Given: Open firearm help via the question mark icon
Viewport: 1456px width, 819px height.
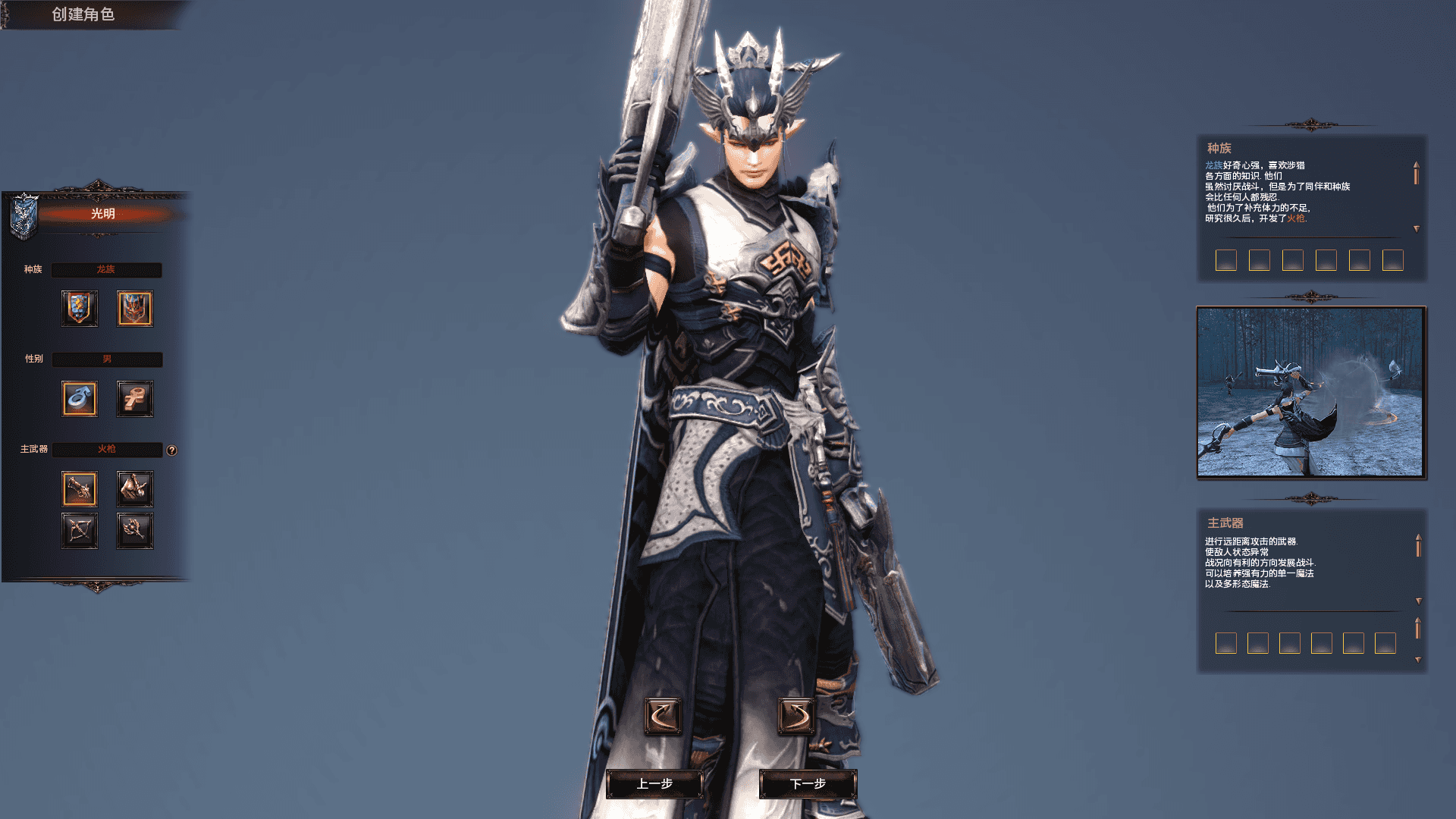Looking at the screenshot, I should point(173,450).
